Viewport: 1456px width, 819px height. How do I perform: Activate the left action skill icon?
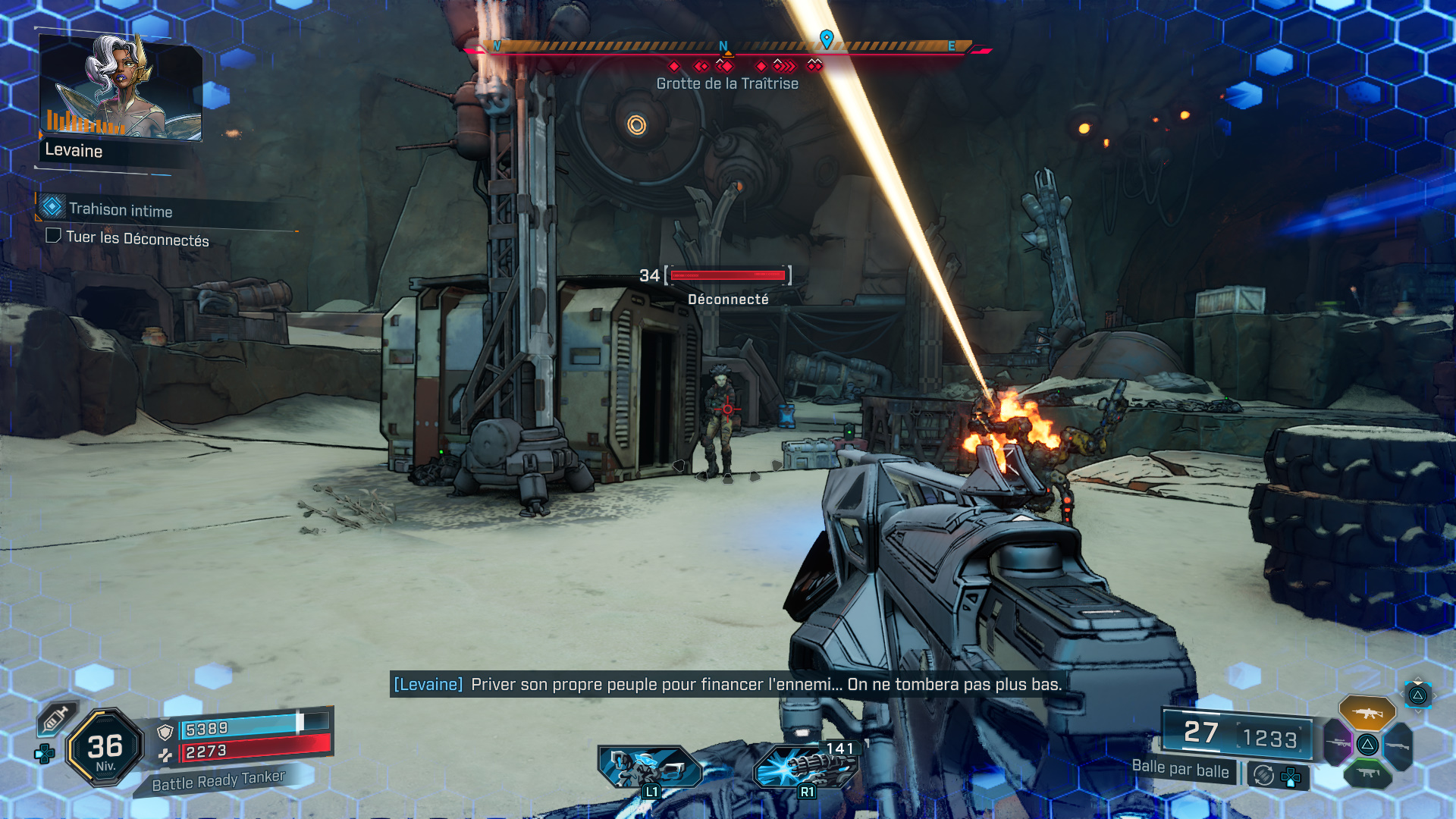[649, 766]
